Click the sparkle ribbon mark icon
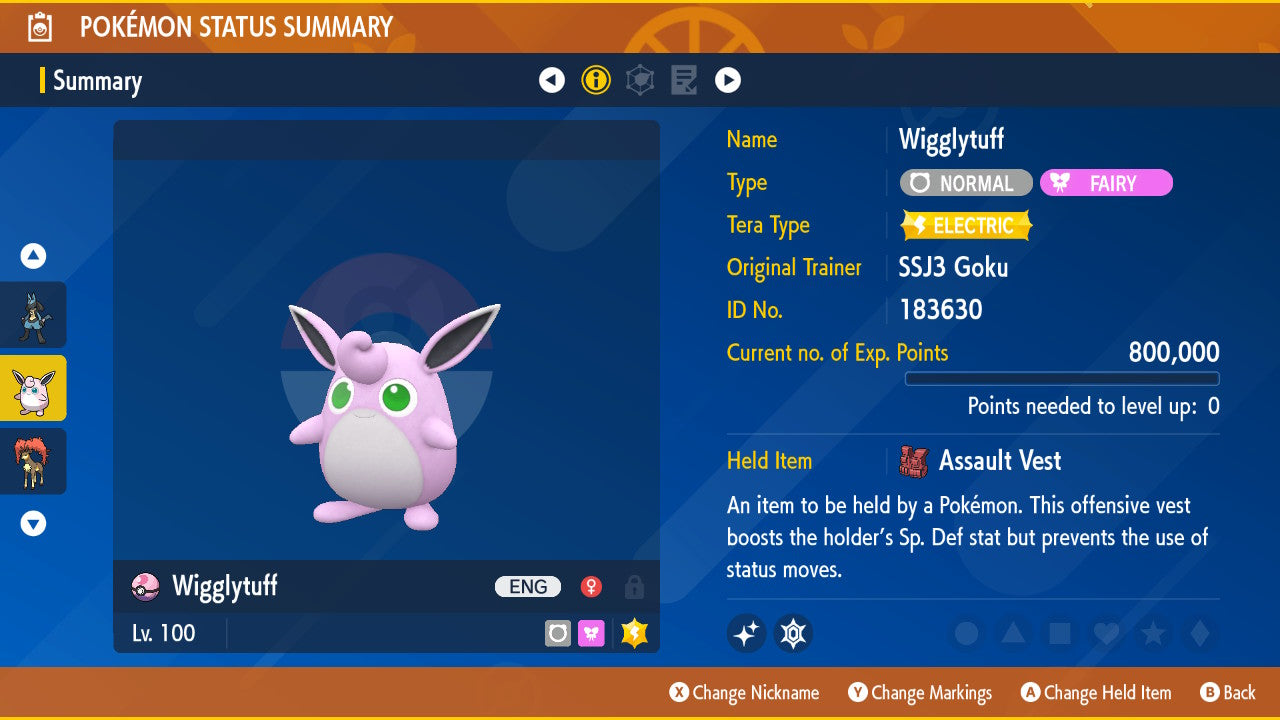This screenshot has height=720, width=1280. pos(746,633)
